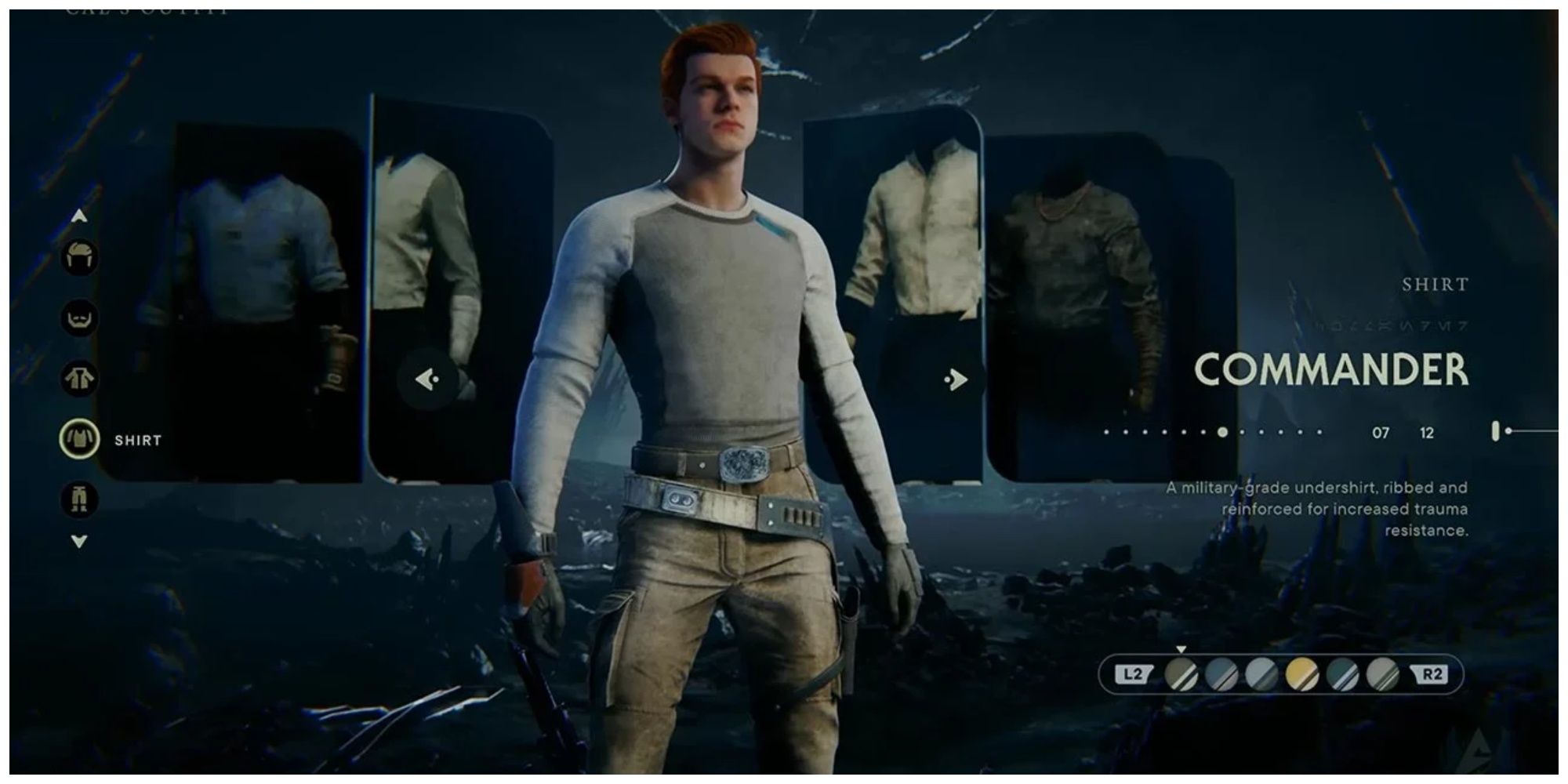Select the hair customization icon
The height and width of the screenshot is (784, 1568).
pos(81,256)
